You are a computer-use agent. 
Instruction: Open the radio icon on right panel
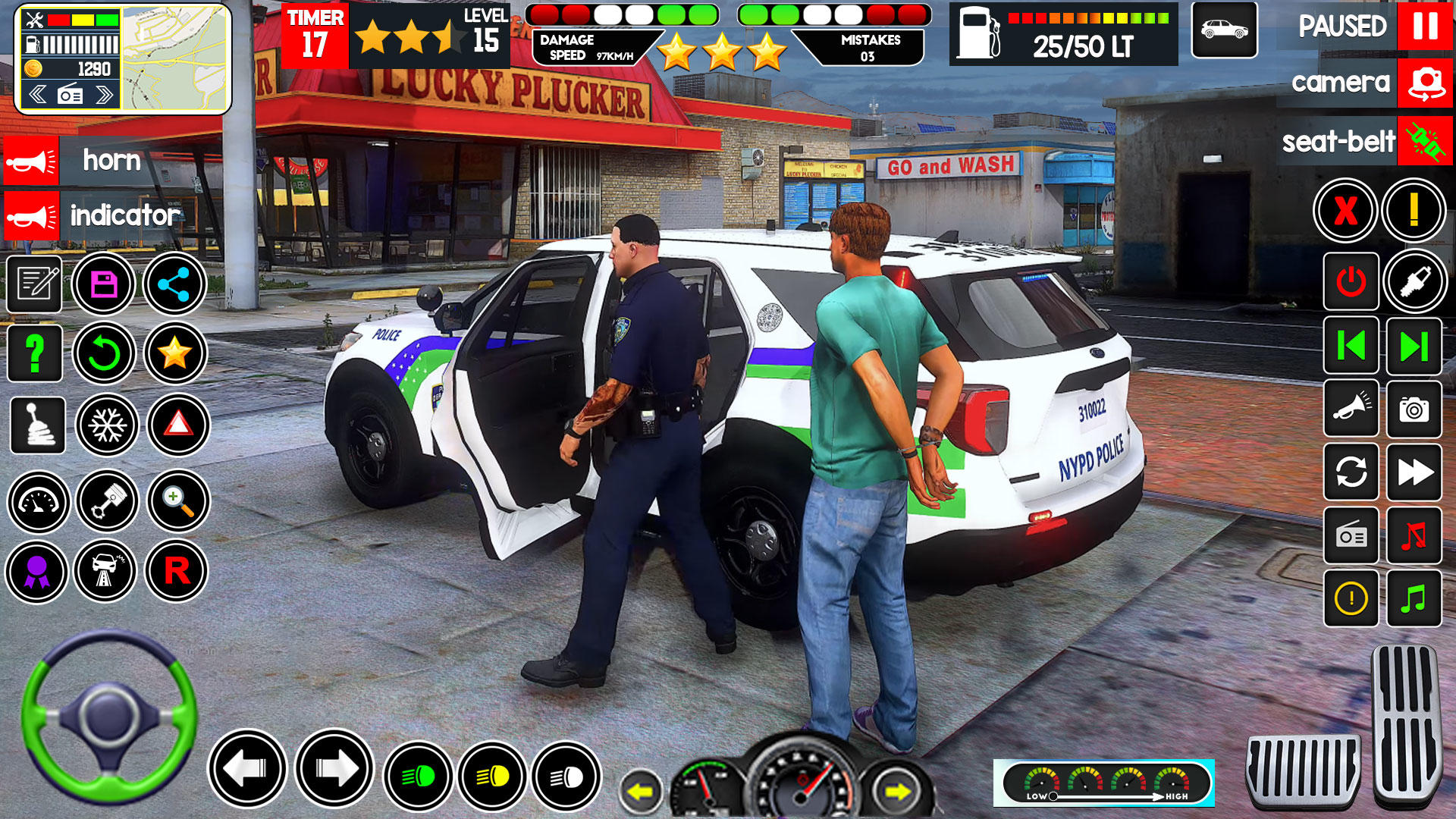pos(1351,536)
